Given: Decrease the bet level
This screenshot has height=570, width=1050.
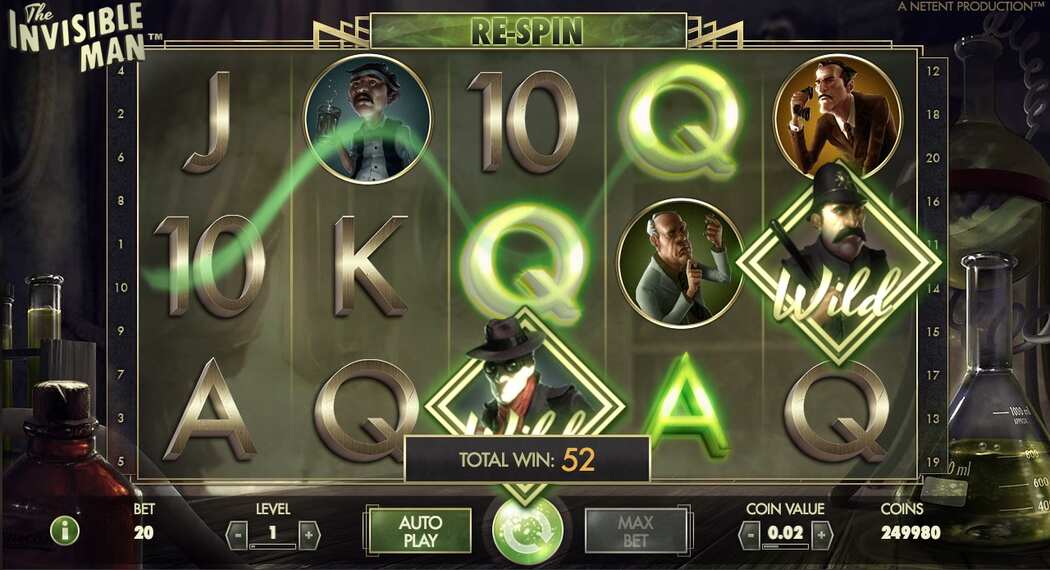Looking at the screenshot, I should pyautogui.click(x=239, y=533).
